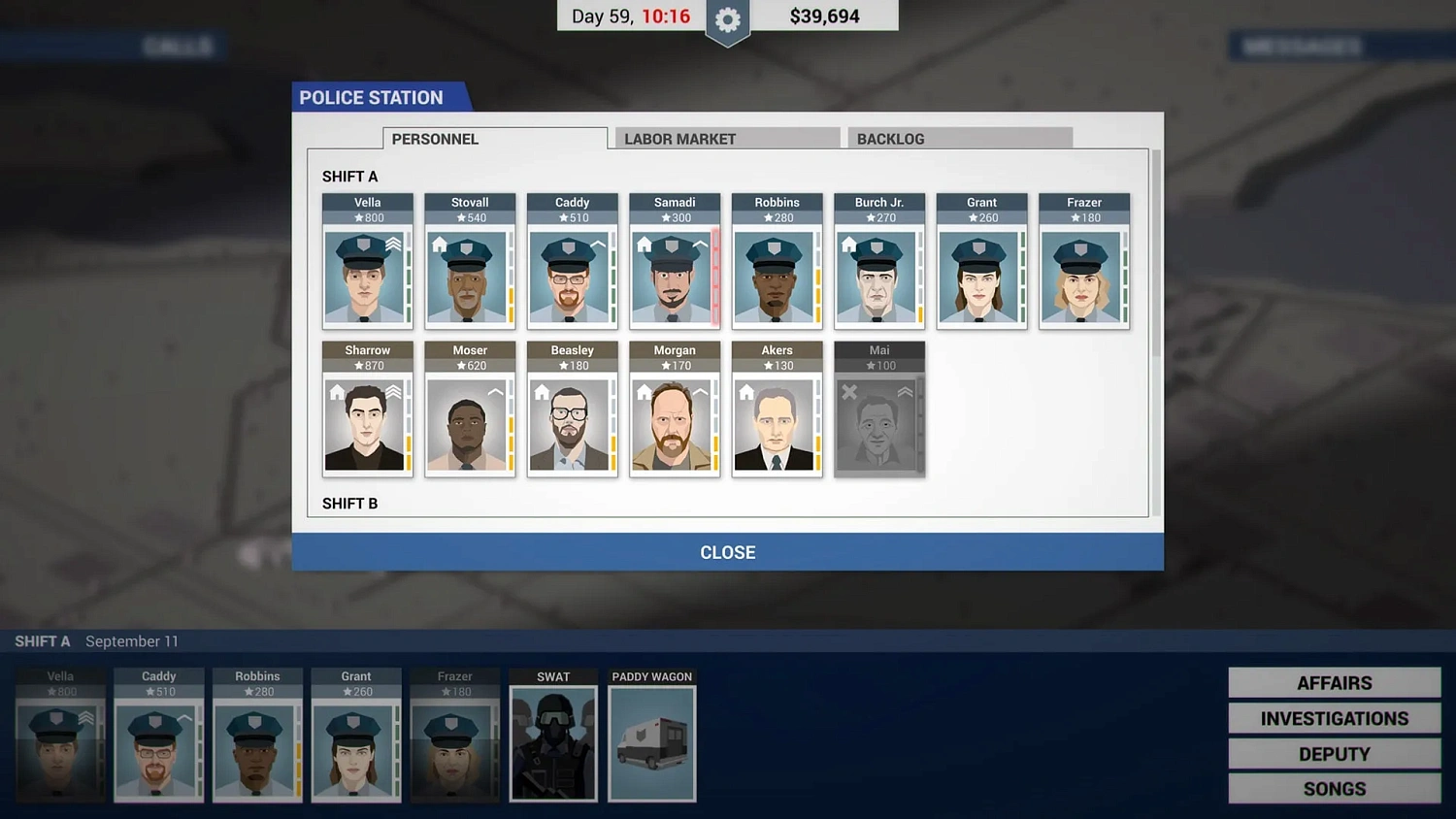The image size is (1456, 819).
Task: Click the house icon on Stovall's card
Action: click(x=439, y=244)
